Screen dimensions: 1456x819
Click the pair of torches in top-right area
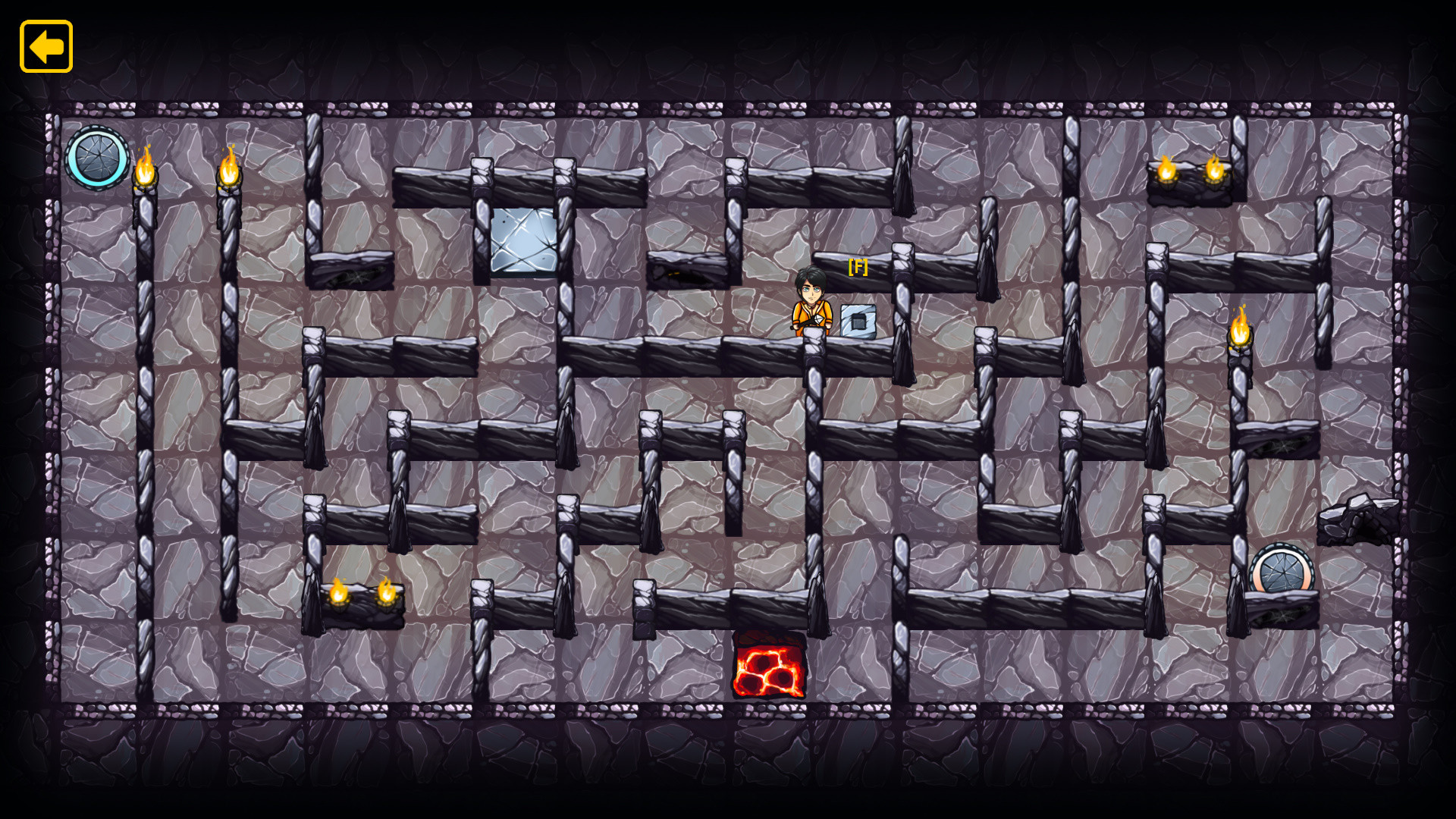point(1191,173)
